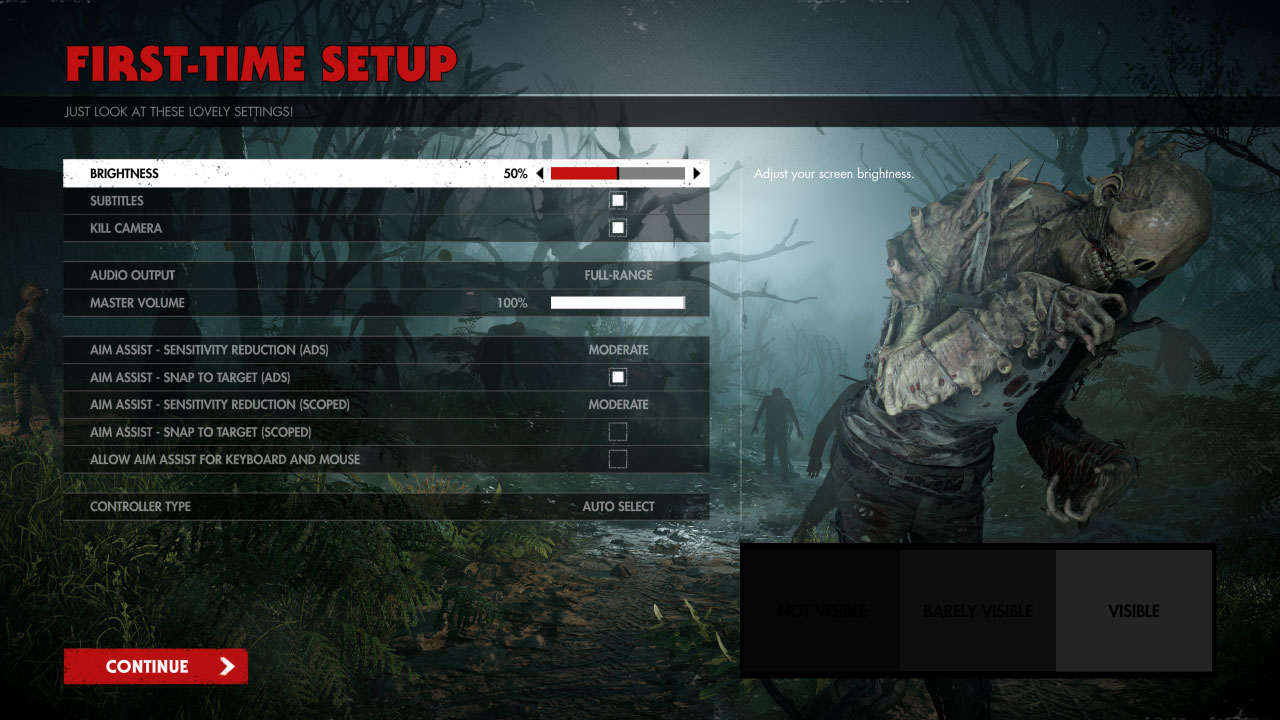Allow aim assist for keyboard and mouse
Image resolution: width=1280 pixels, height=720 pixels.
pos(617,458)
